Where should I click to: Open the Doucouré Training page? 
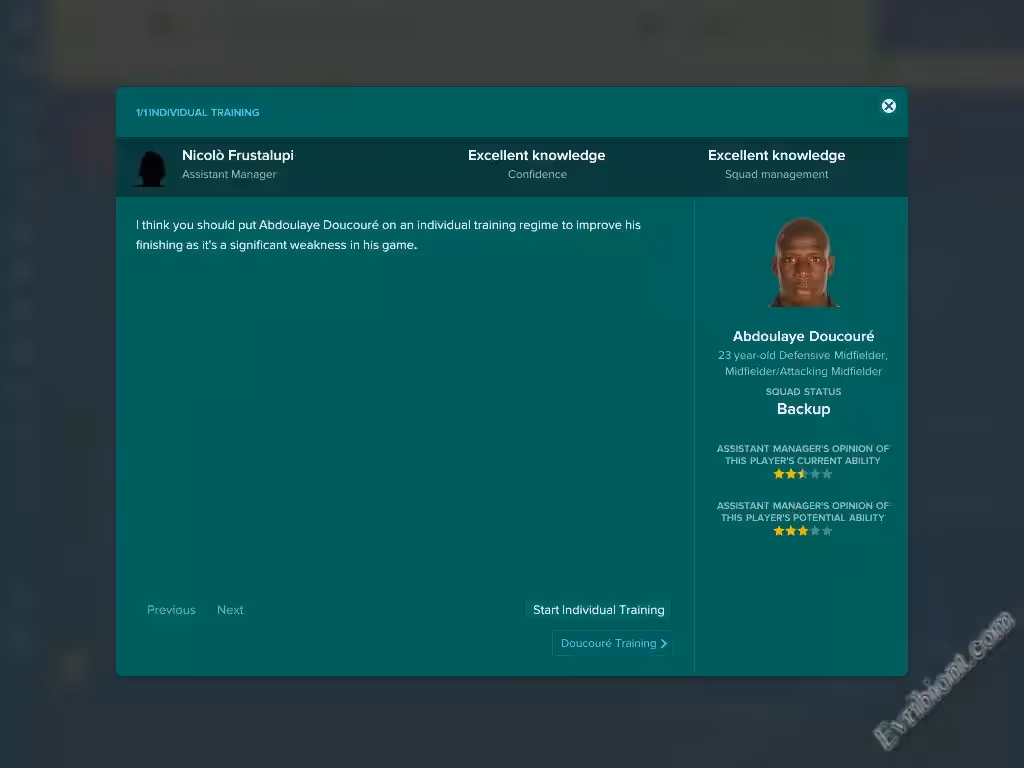(x=613, y=644)
